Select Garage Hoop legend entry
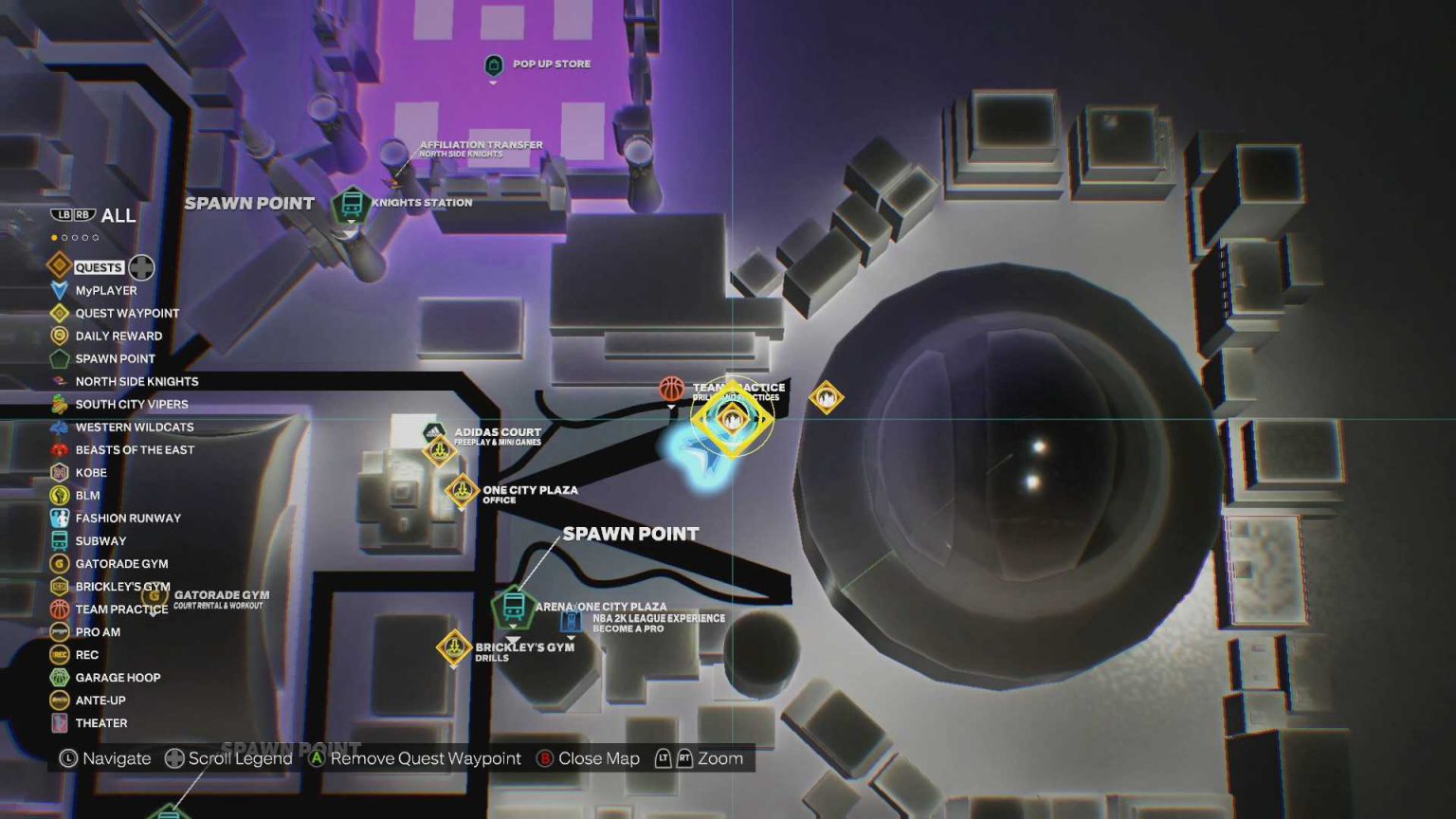This screenshot has height=819, width=1456. pyautogui.click(x=117, y=678)
